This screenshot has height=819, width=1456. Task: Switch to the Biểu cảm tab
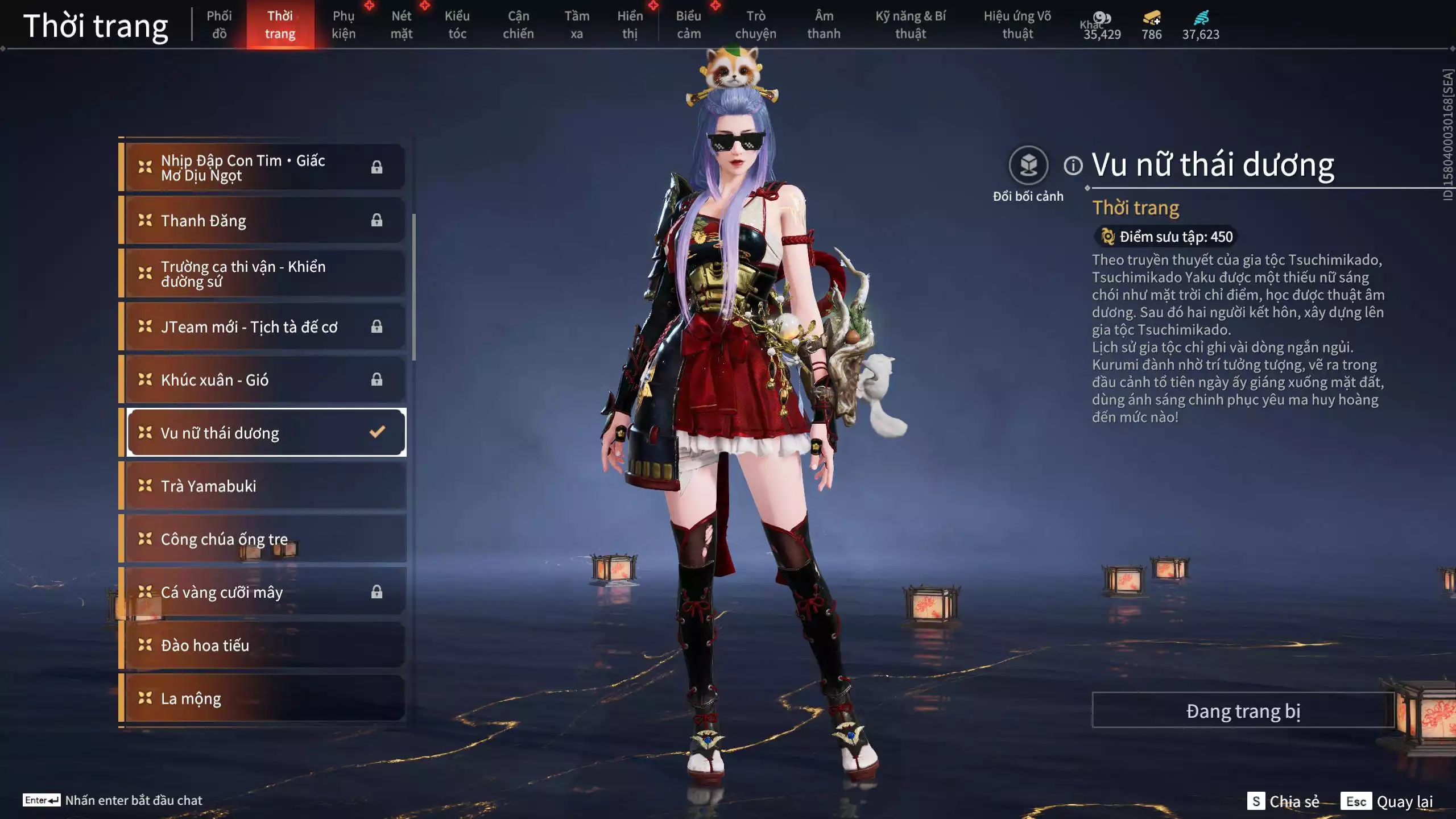(689, 24)
